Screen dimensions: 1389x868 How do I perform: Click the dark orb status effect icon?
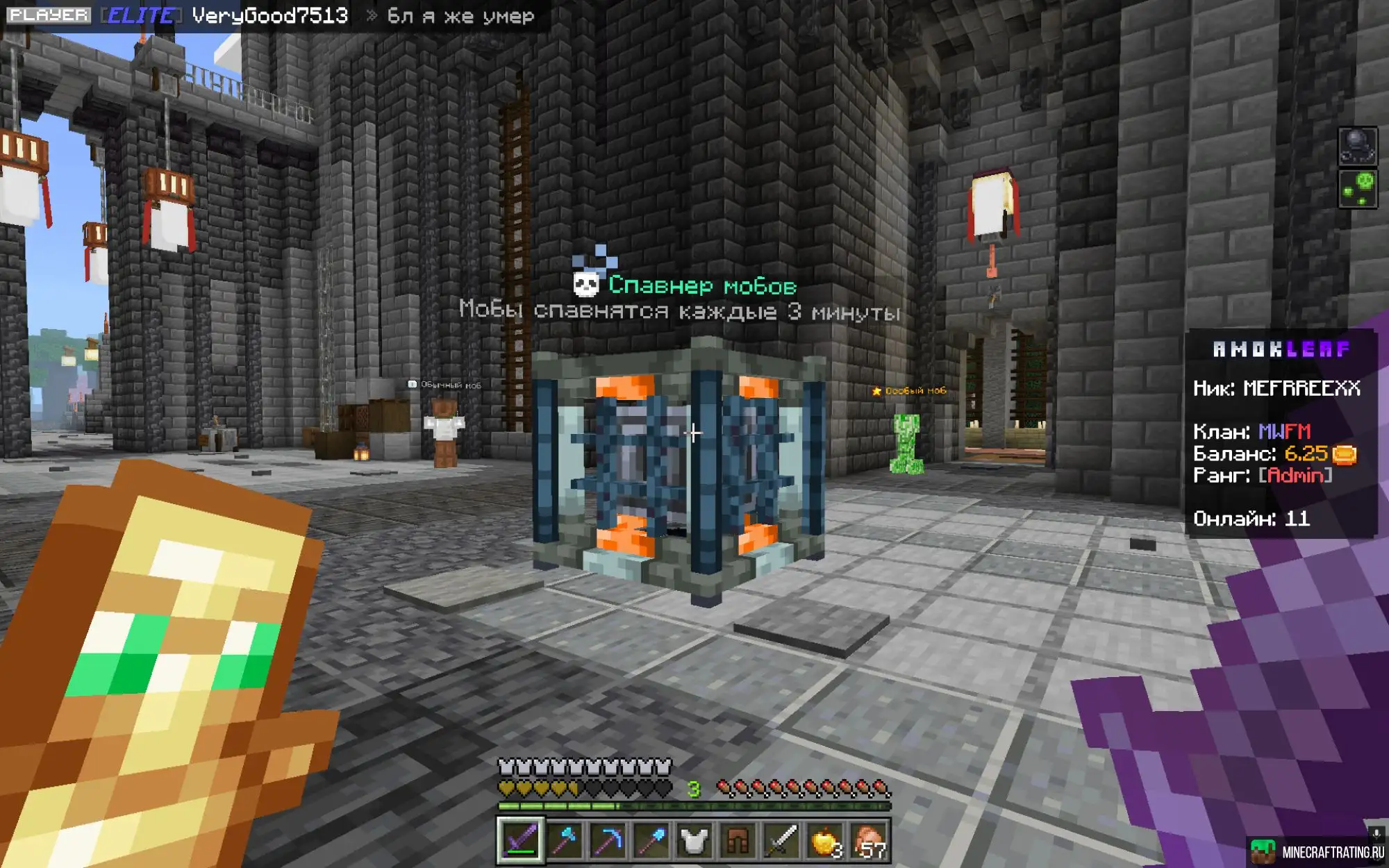tap(1357, 146)
